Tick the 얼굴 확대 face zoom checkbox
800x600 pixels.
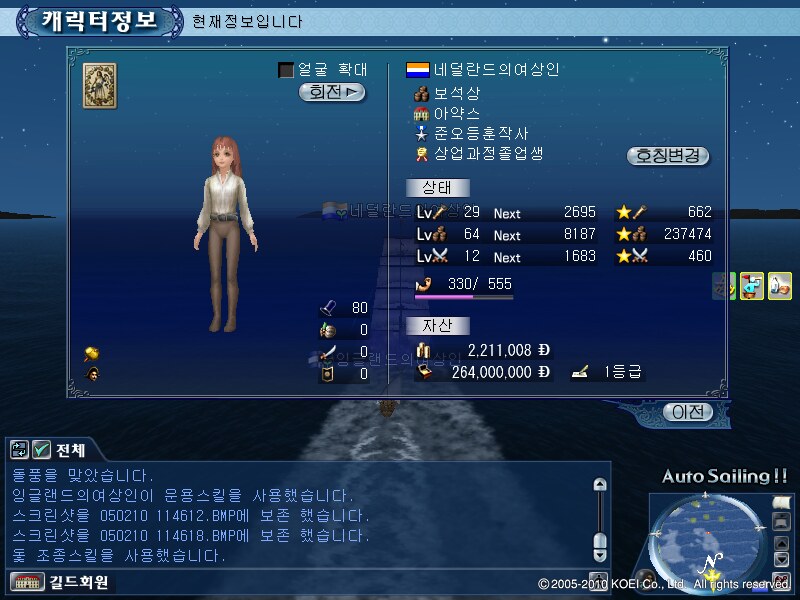pos(286,70)
